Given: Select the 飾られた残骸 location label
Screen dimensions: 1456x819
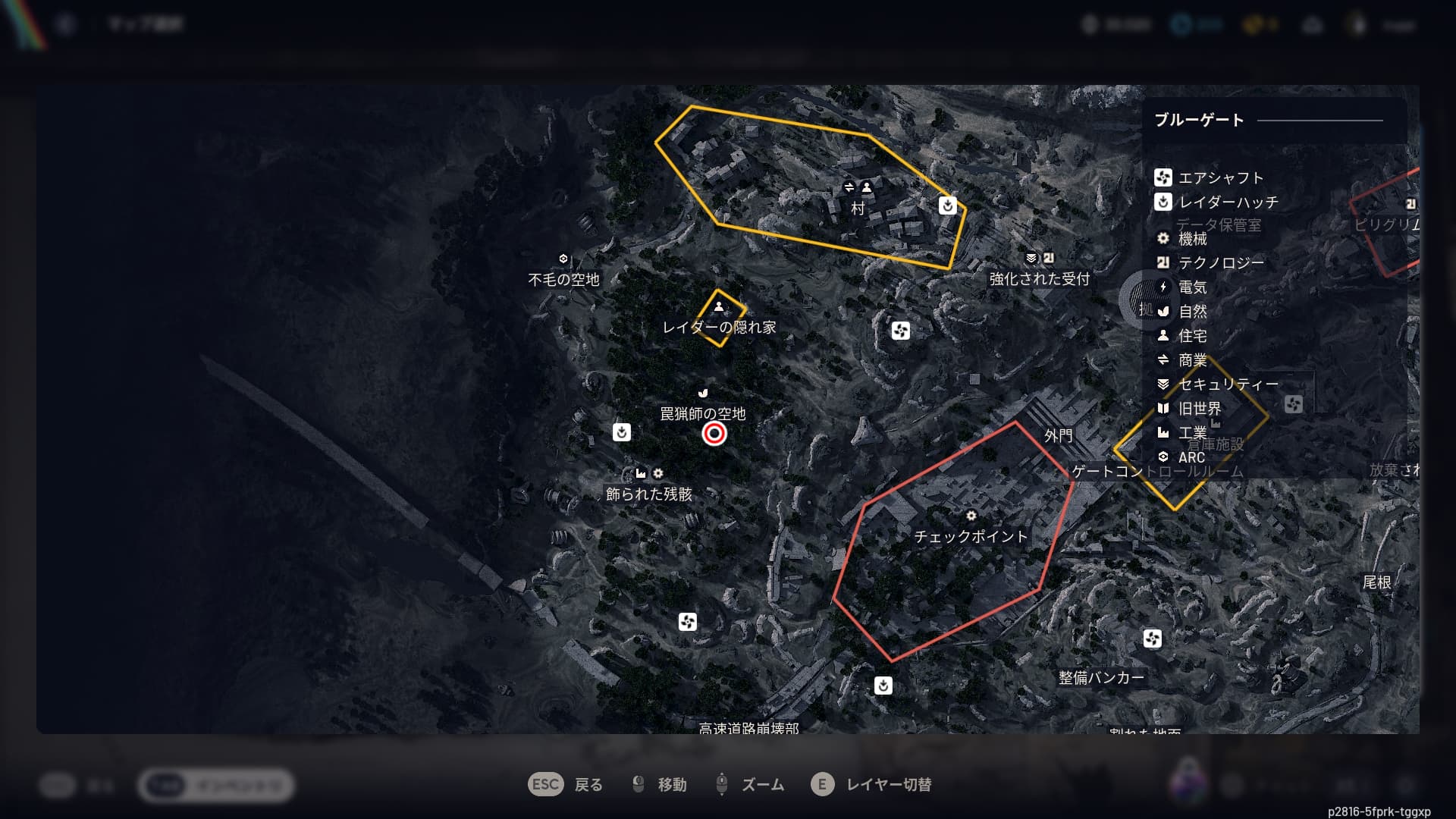Looking at the screenshot, I should (648, 494).
